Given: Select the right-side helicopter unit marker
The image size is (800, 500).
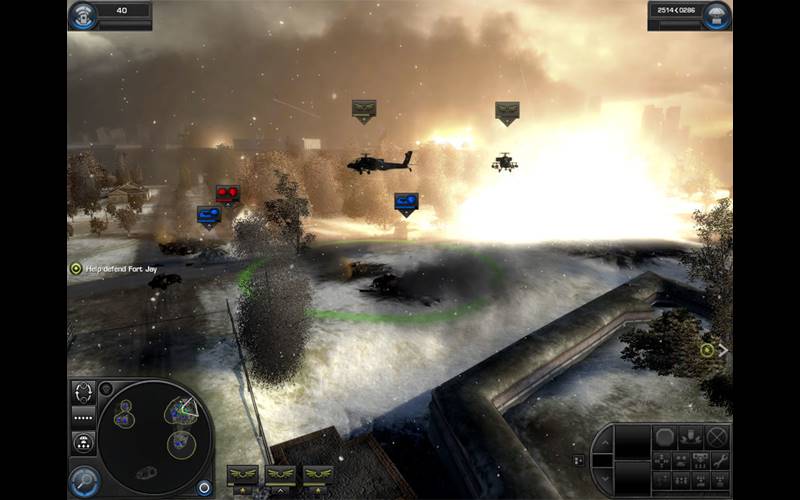Looking at the screenshot, I should 507,112.
